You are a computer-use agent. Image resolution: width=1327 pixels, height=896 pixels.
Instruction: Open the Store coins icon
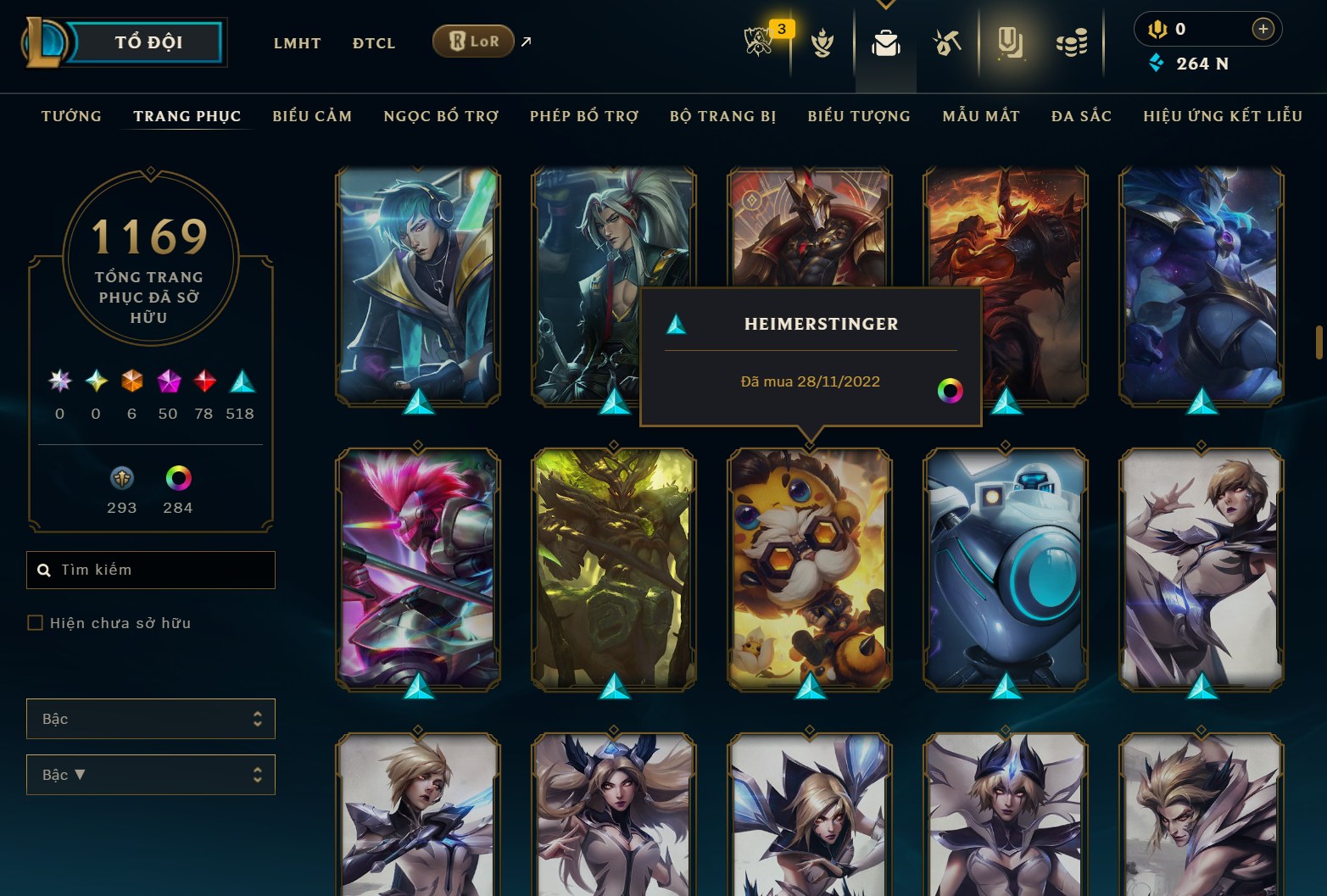click(x=1072, y=44)
